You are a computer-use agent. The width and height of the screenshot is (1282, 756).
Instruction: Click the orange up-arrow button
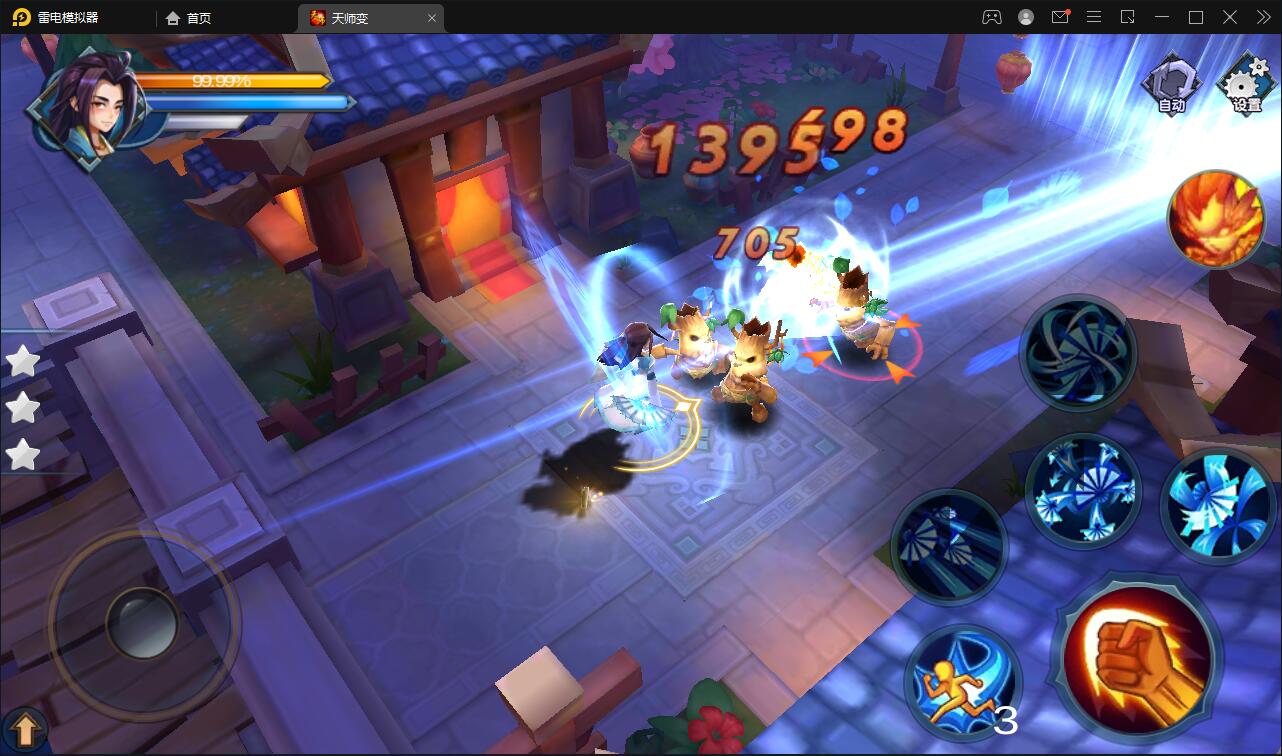coord(25,730)
